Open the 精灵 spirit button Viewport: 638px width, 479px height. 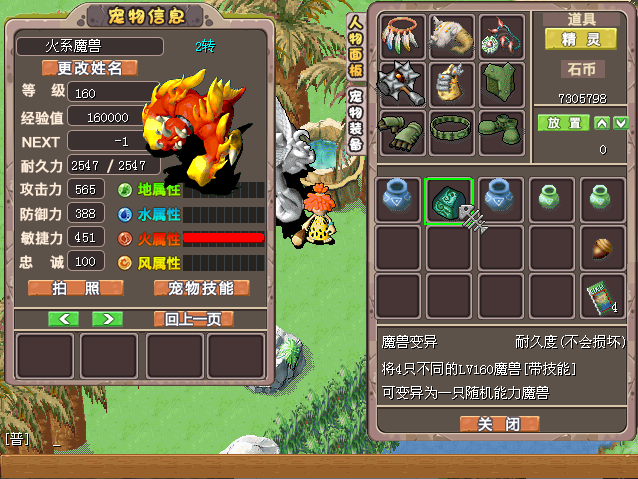pyautogui.click(x=580, y=39)
